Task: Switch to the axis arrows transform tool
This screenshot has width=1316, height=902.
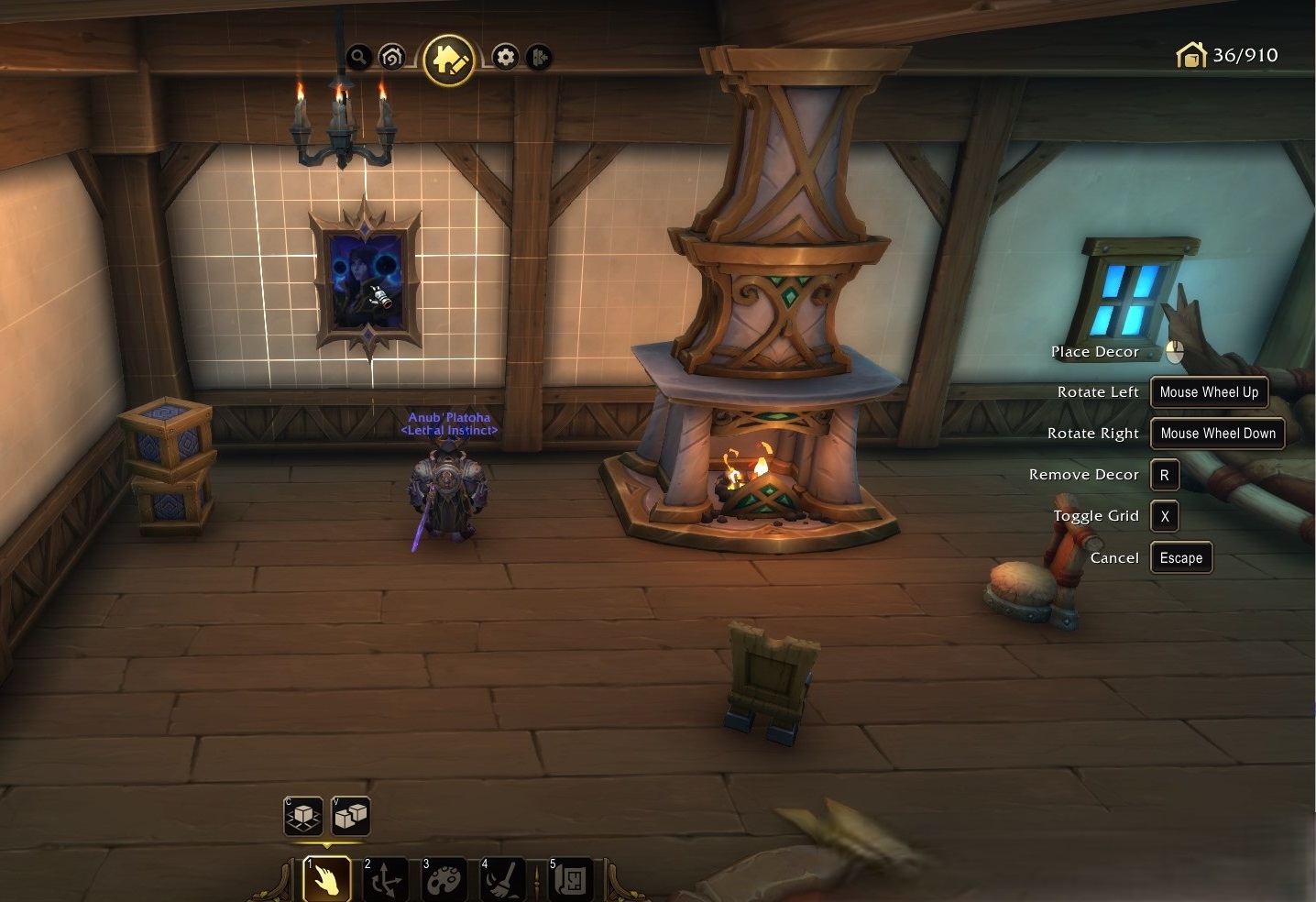Action: coord(385,880)
